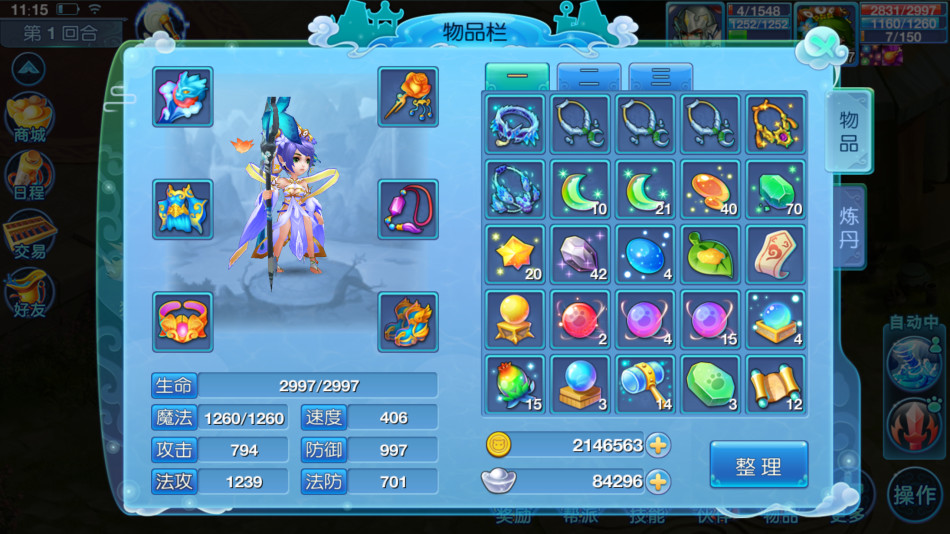The image size is (950, 534).
Task: Switch to the 炼丹 alchemy tab
Action: tap(849, 227)
